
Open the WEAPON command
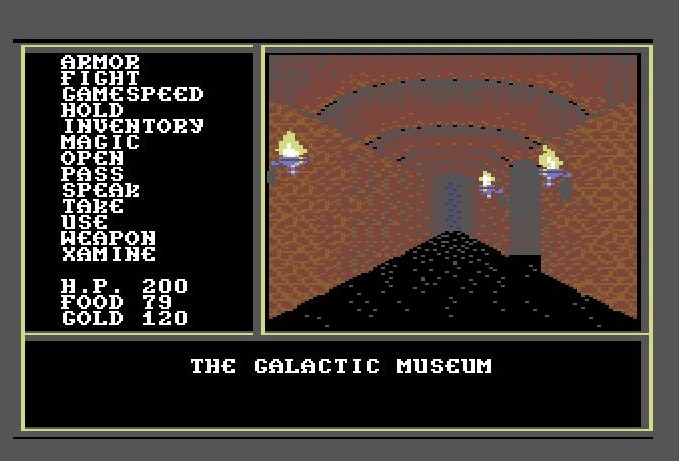tap(108, 238)
